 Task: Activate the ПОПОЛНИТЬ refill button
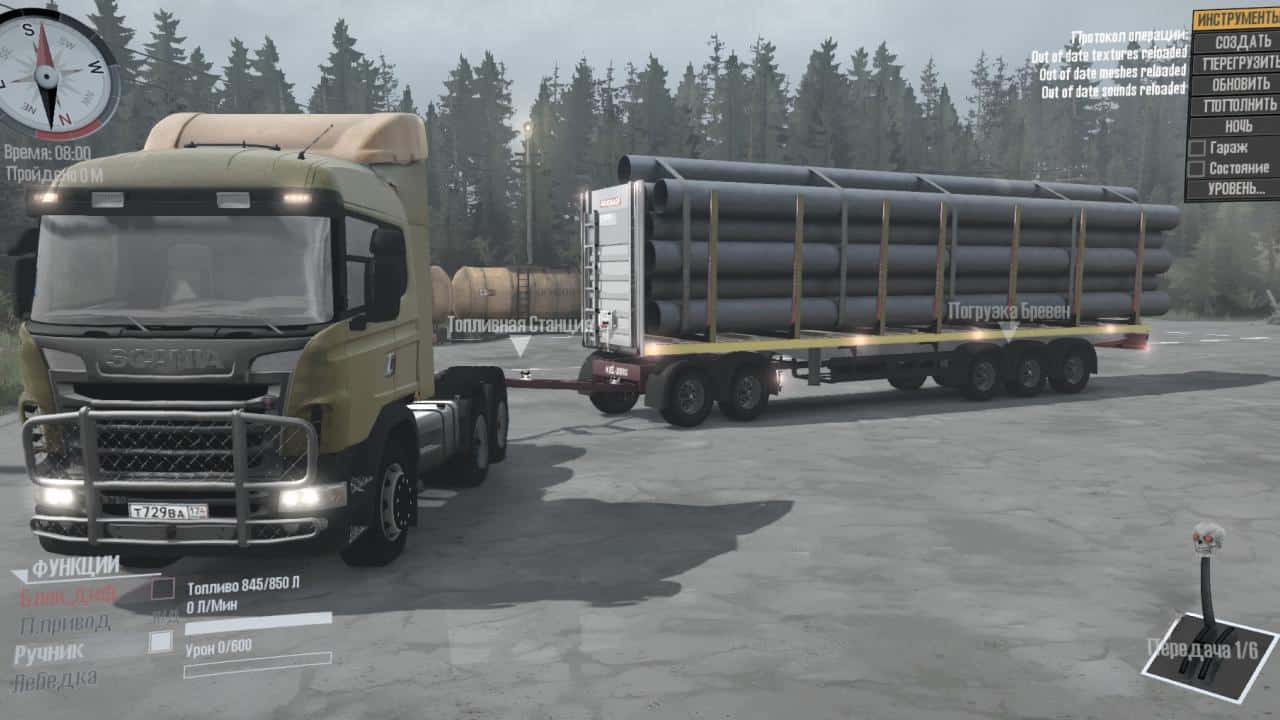(1236, 105)
